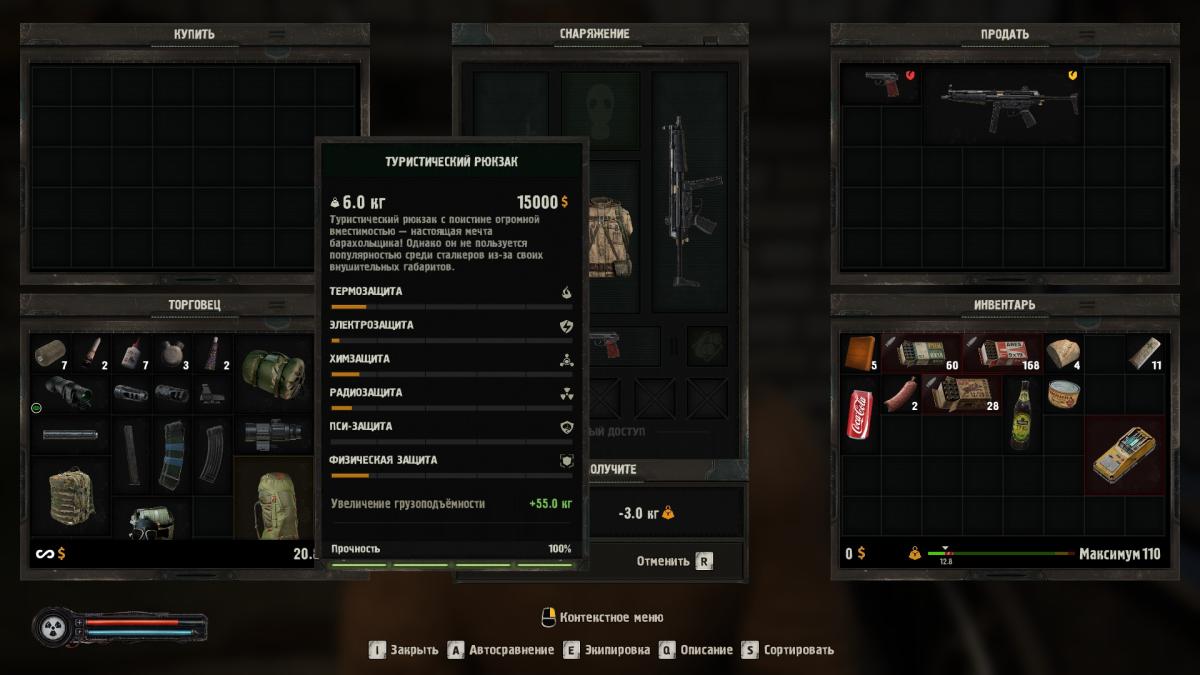Choose the ammo box with 168 rounds
1200x675 pixels.
(x=1002, y=353)
